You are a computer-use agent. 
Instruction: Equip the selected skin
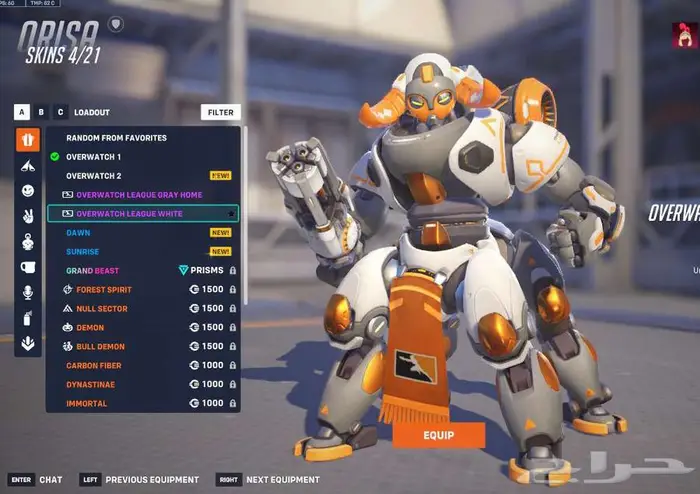coord(438,435)
